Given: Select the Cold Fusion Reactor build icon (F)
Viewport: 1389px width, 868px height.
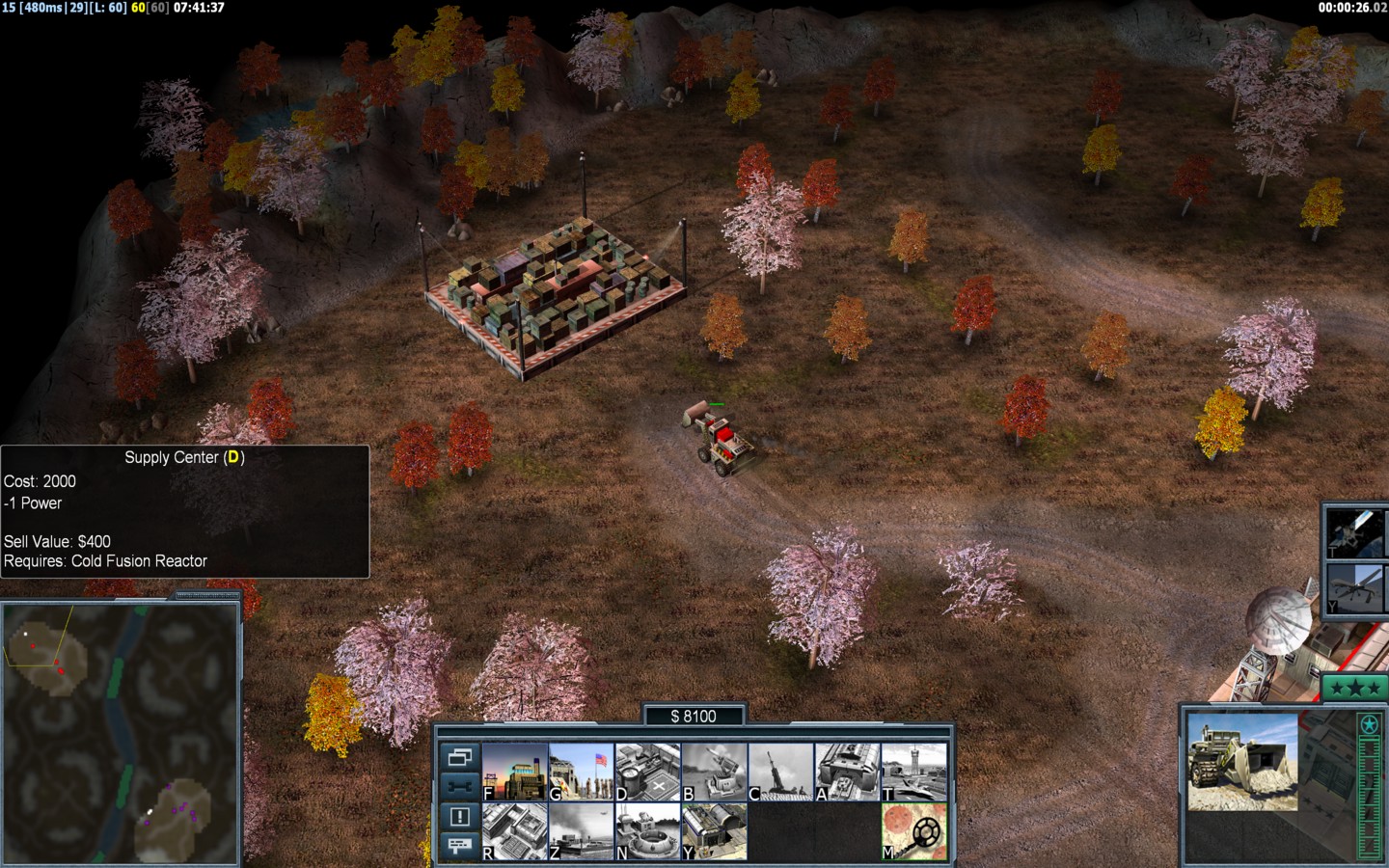Looking at the screenshot, I should pyautogui.click(x=515, y=772).
